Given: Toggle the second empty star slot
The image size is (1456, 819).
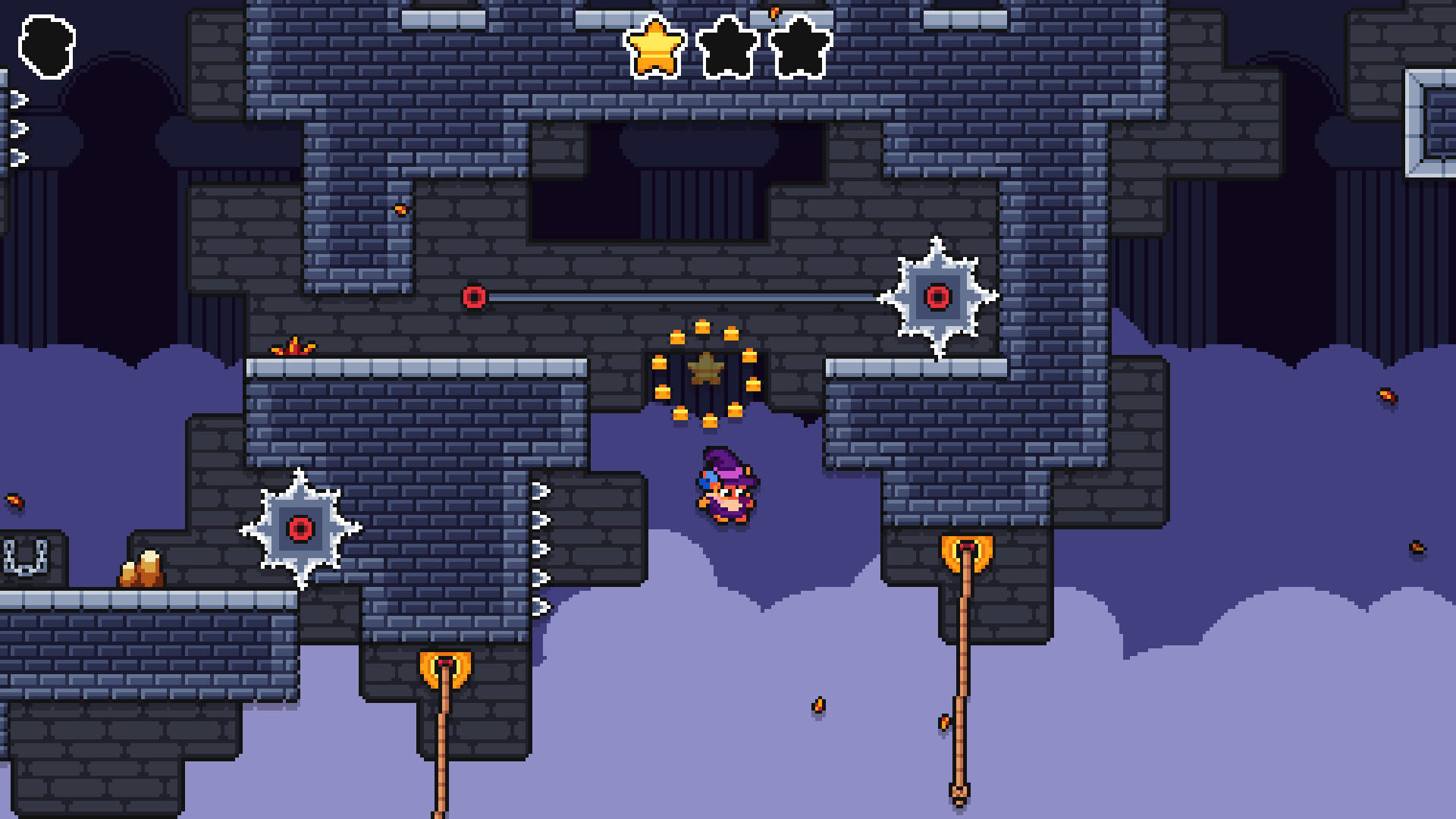Looking at the screenshot, I should coord(726,48).
